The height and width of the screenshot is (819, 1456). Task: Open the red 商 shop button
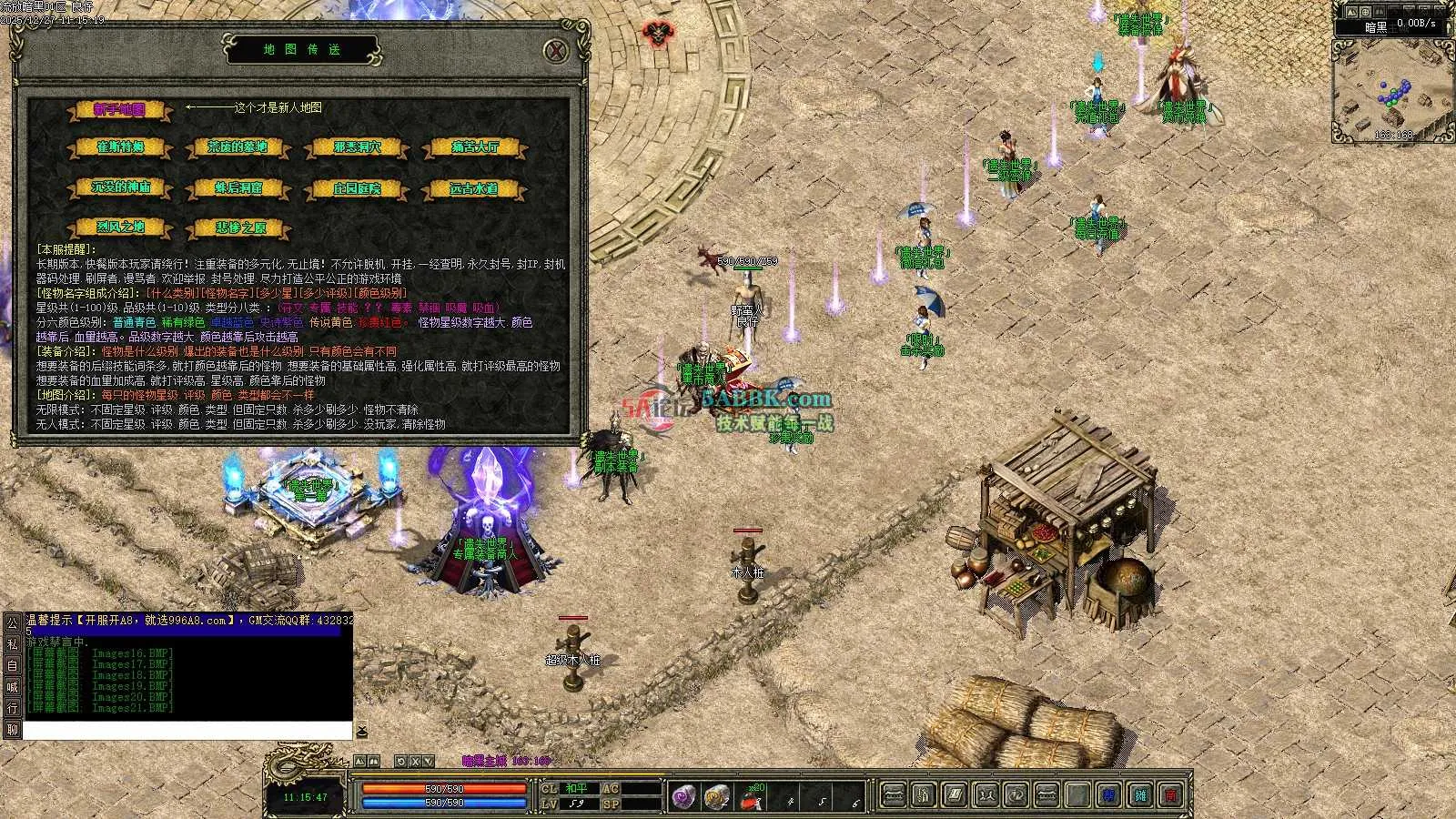(x=1171, y=795)
